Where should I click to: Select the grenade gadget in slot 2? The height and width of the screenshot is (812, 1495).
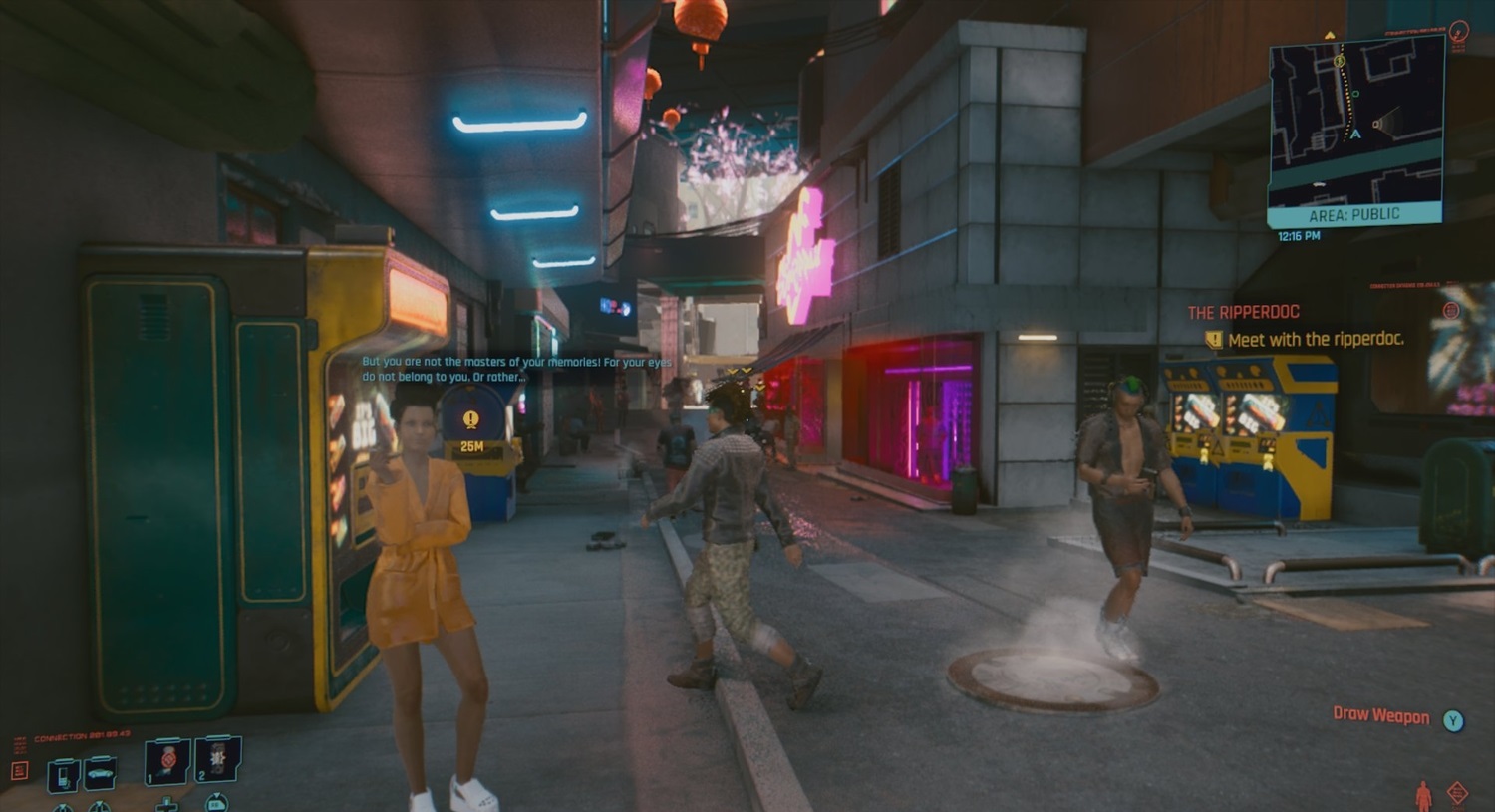click(217, 760)
